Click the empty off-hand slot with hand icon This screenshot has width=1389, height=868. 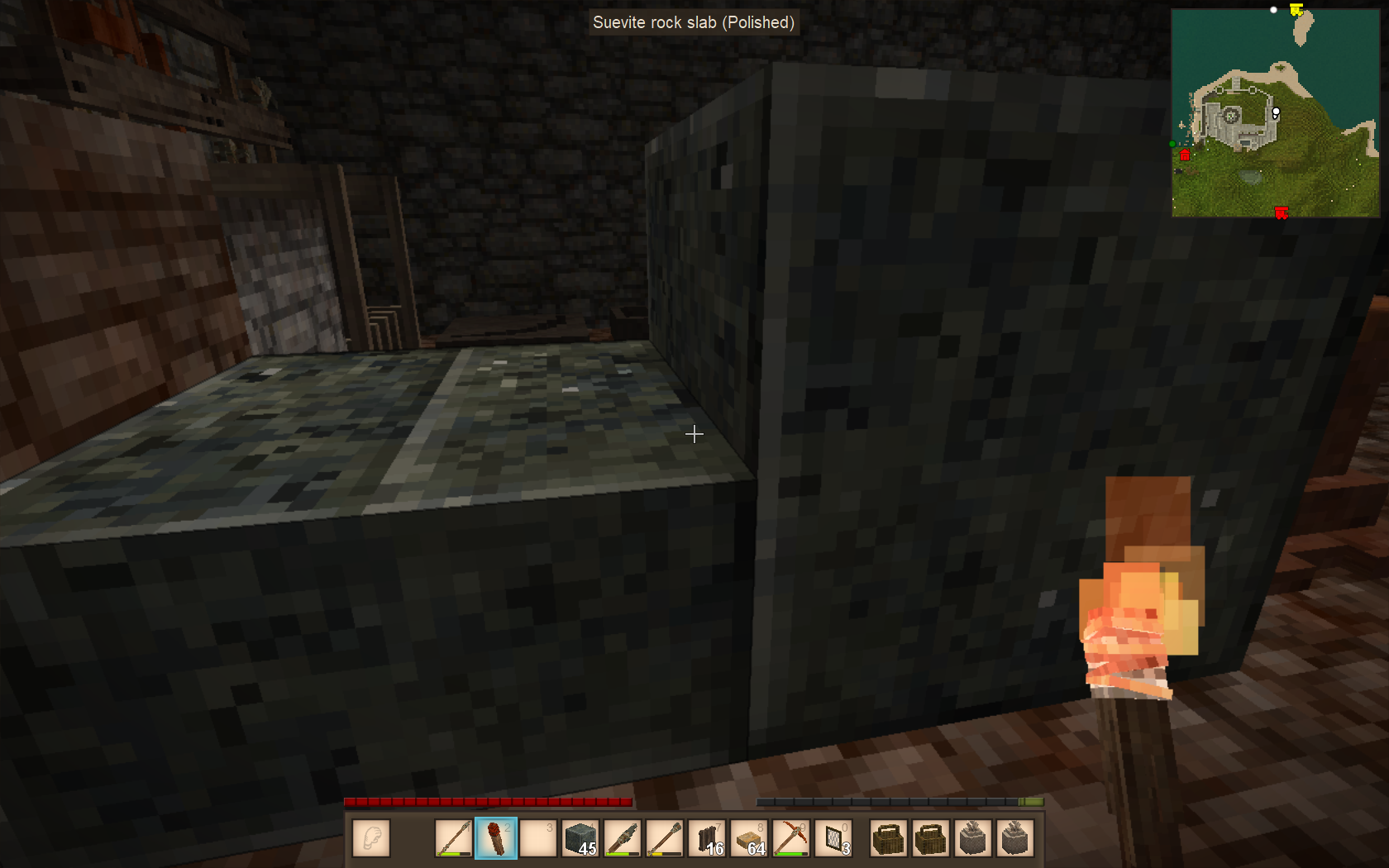tap(370, 838)
